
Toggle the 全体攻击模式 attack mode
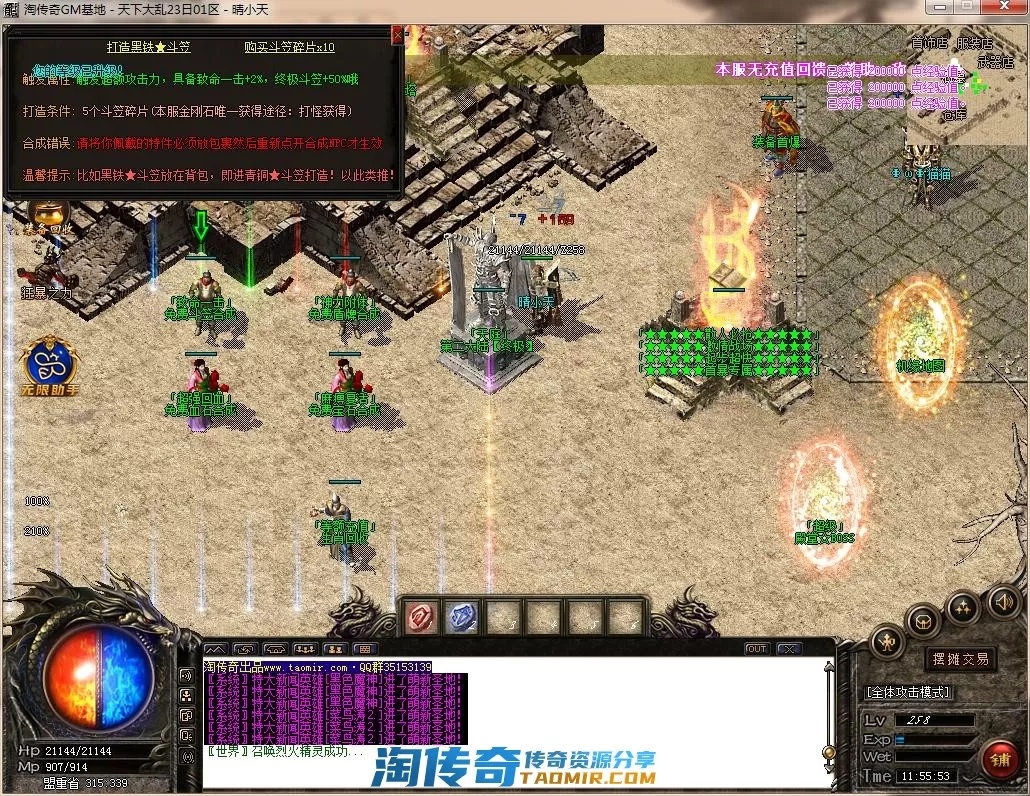908,692
